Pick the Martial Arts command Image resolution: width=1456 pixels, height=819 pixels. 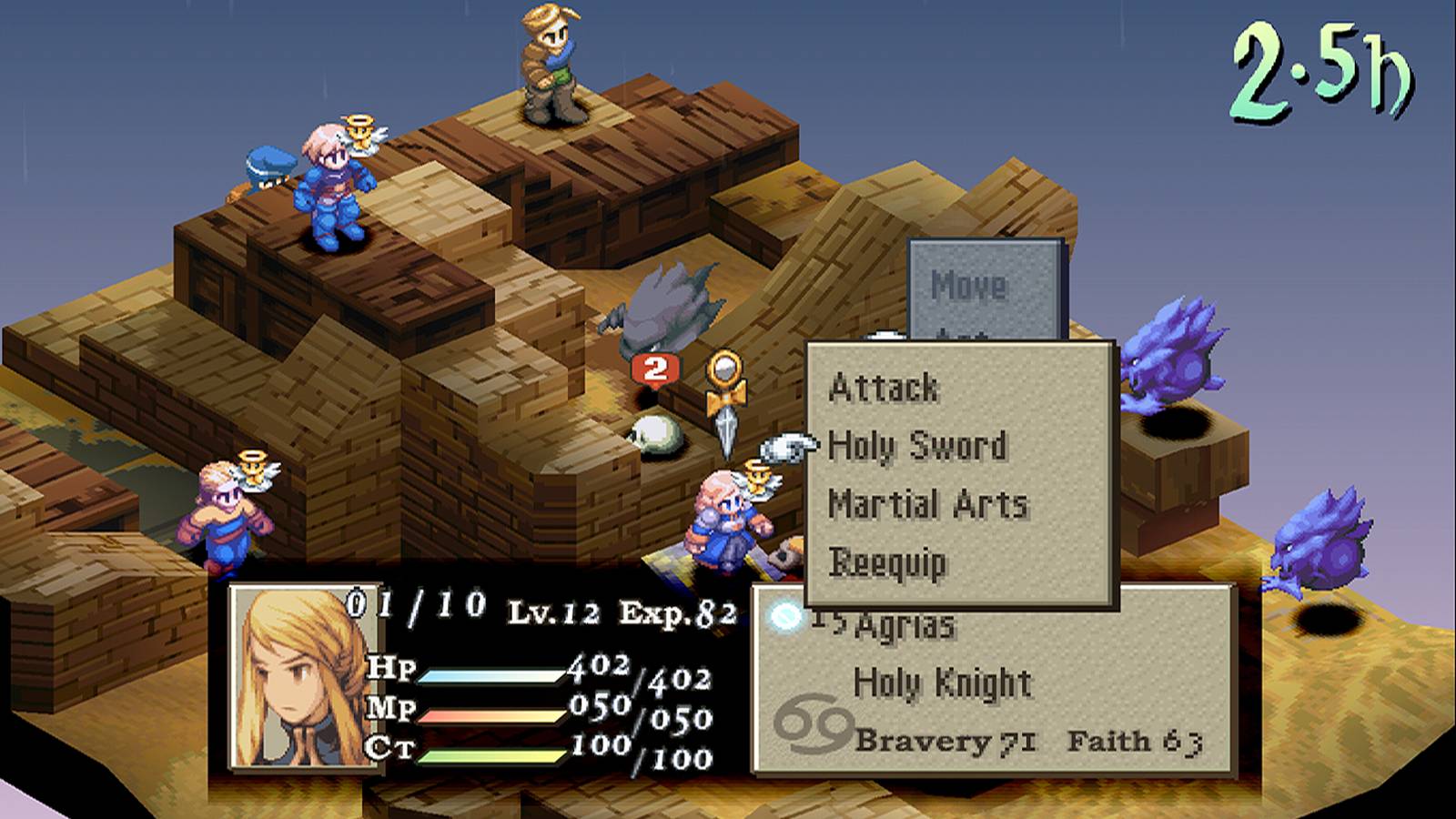coord(927,504)
